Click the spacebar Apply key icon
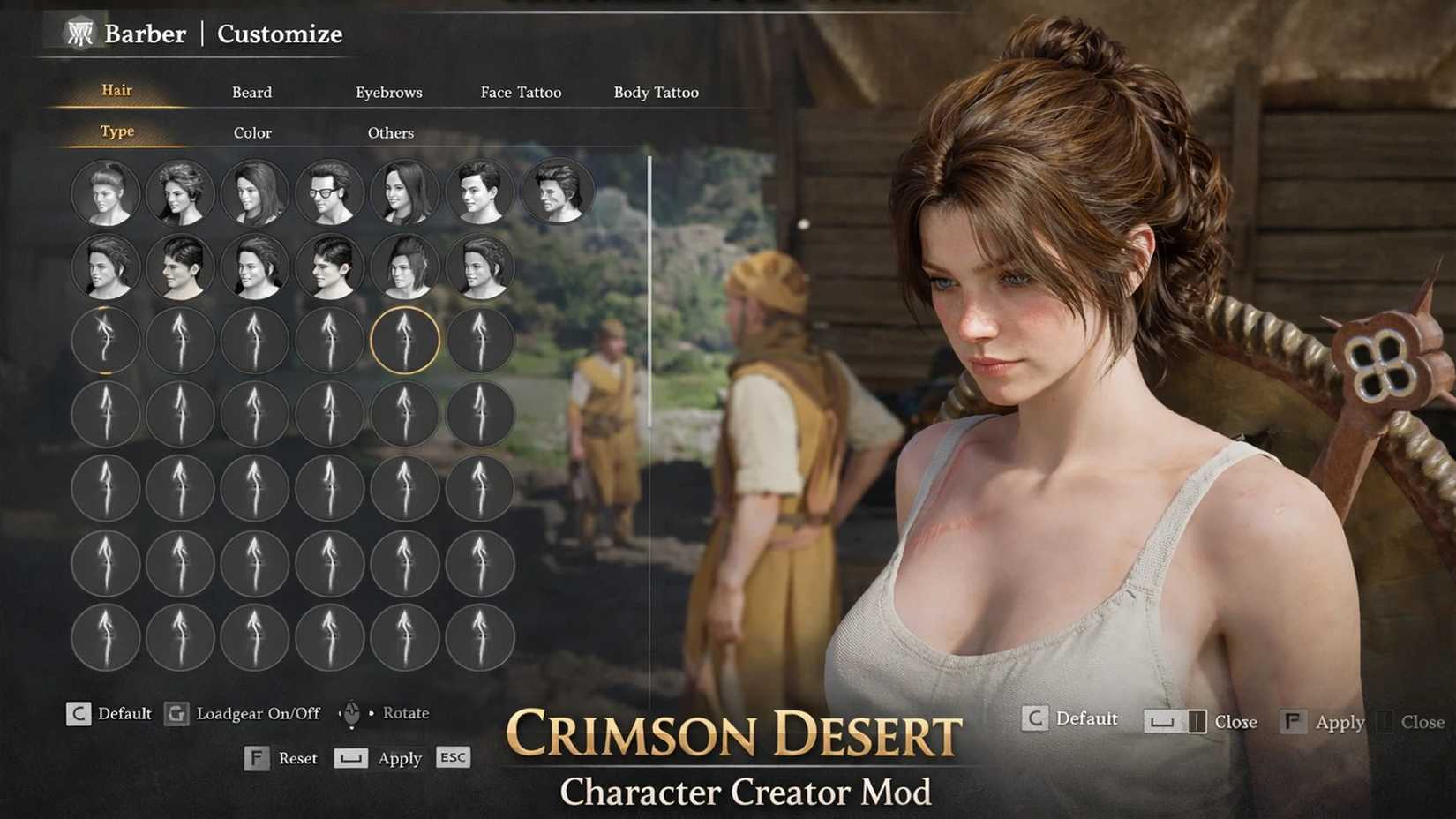Screen dimensions: 1456x819 click(349, 757)
